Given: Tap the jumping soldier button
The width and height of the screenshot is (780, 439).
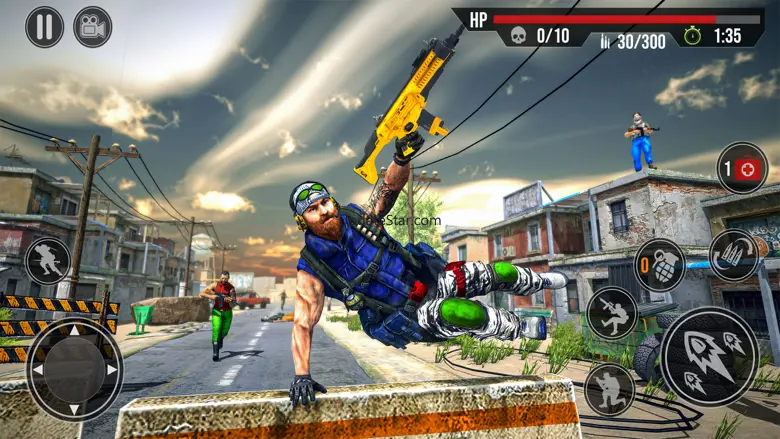Looking at the screenshot, I should click(612, 314).
